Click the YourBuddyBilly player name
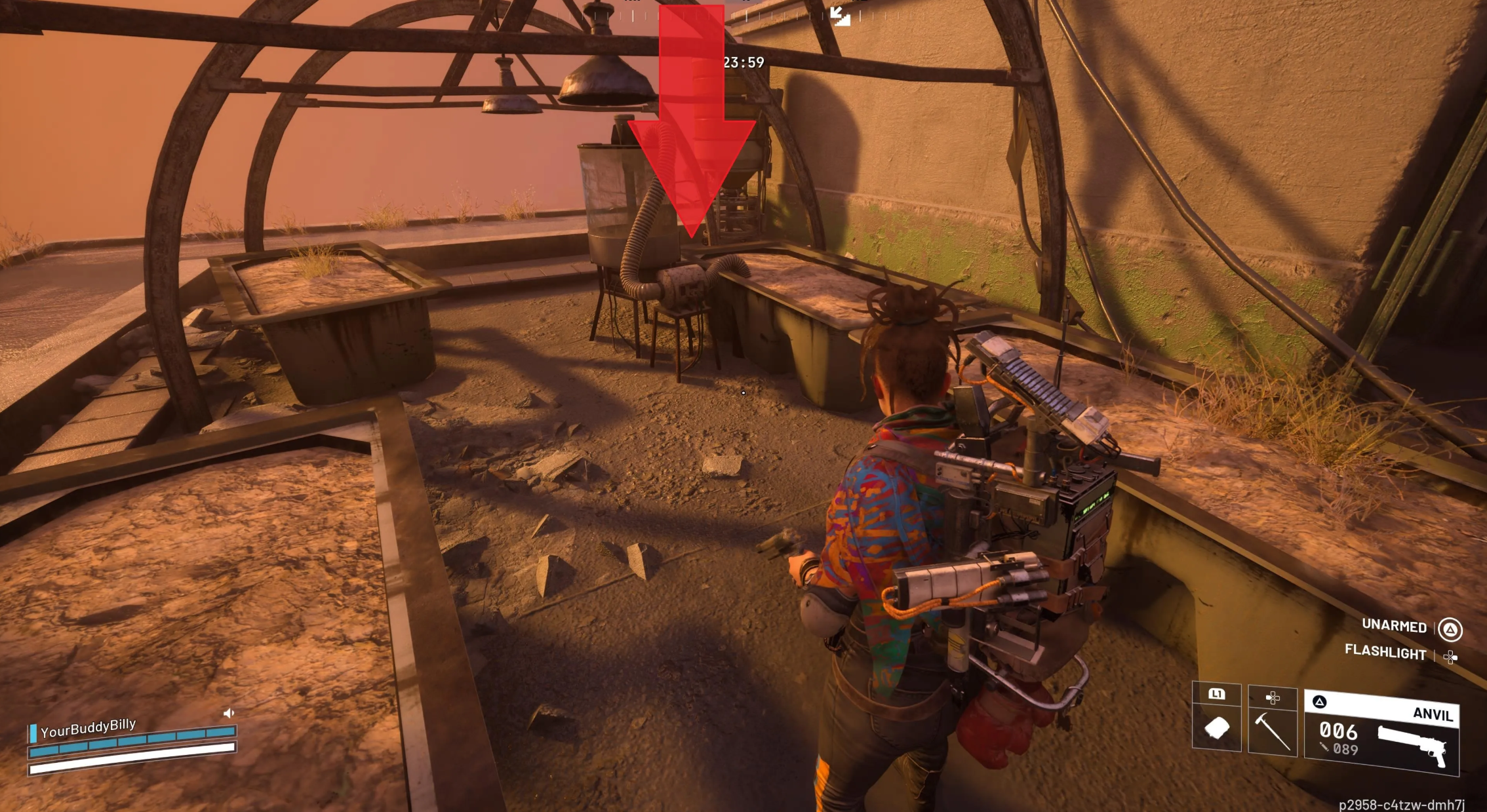Screen dimensions: 1487x812 click(x=88, y=727)
